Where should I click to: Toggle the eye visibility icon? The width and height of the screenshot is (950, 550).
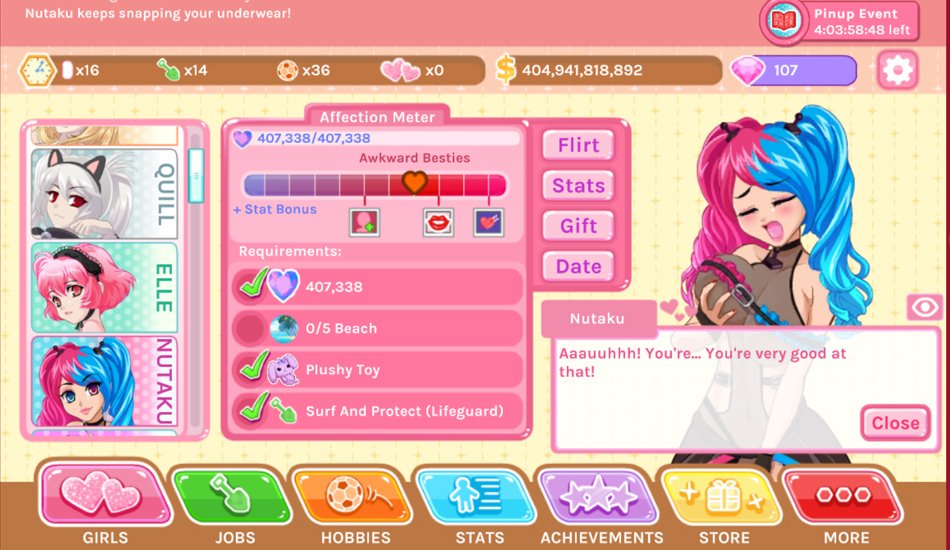coord(924,308)
